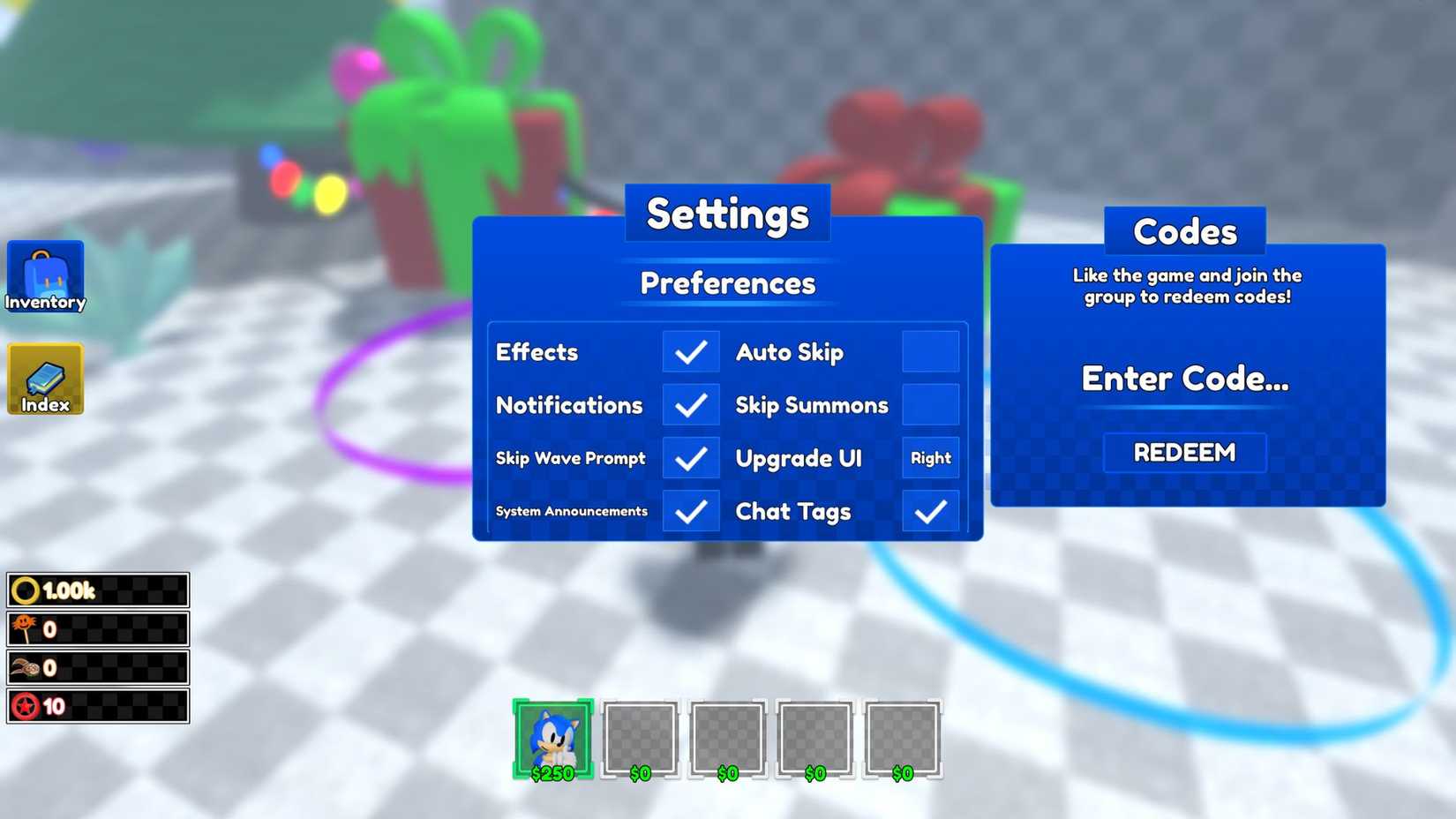The image size is (1456, 819).
Task: Click the Codes panel header
Action: tap(1185, 231)
